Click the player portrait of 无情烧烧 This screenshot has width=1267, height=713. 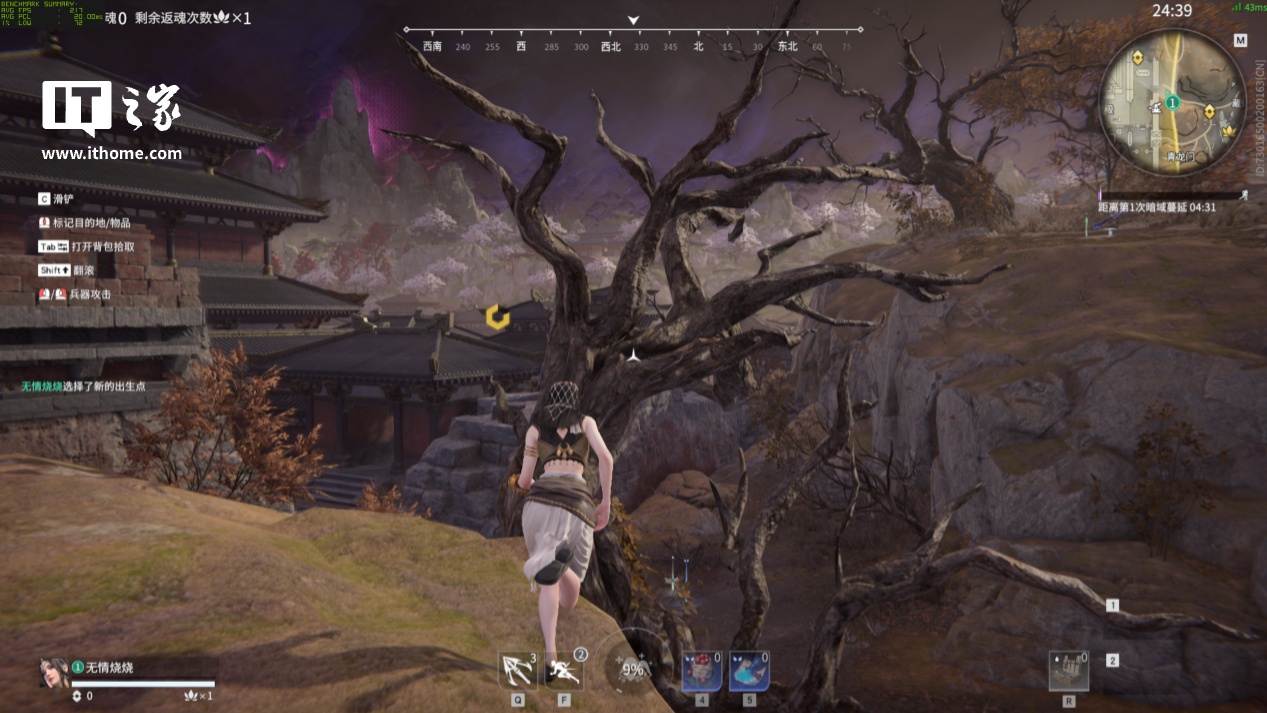[53, 672]
